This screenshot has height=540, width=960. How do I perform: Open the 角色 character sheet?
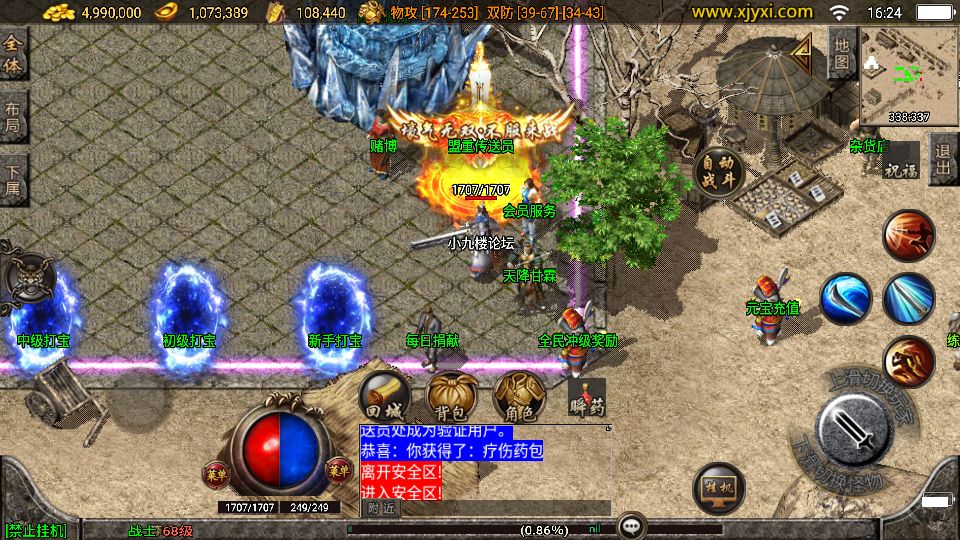518,396
